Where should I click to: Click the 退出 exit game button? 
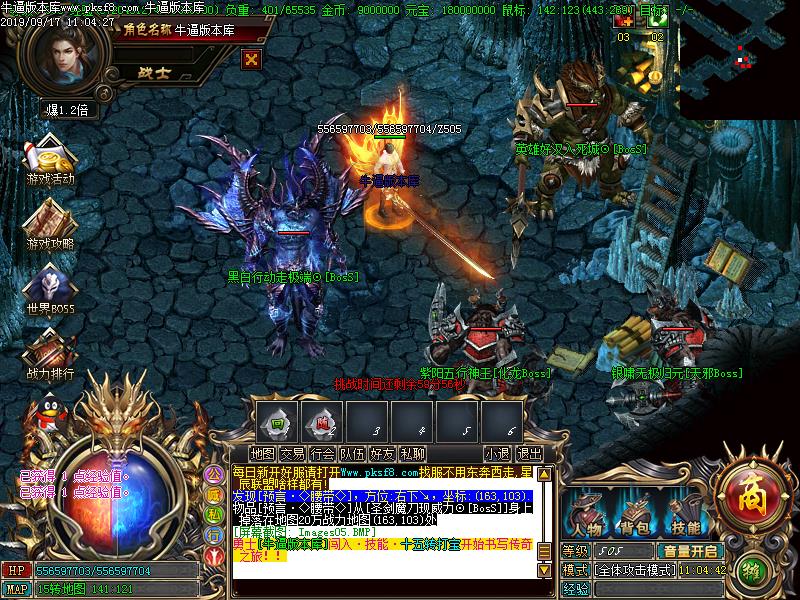click(529, 454)
